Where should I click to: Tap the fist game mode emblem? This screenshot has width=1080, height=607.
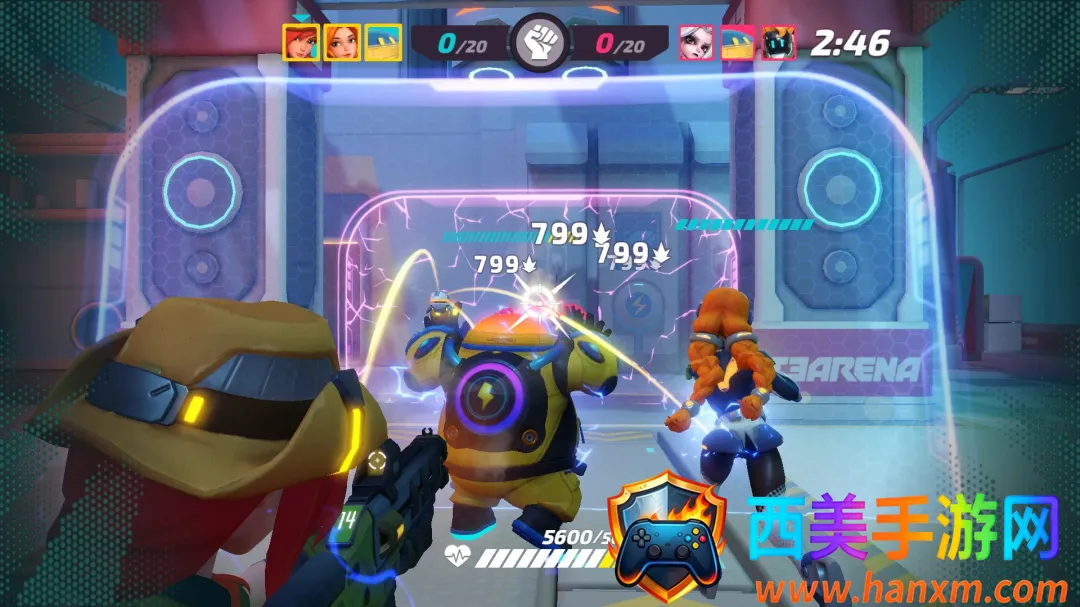click(540, 43)
